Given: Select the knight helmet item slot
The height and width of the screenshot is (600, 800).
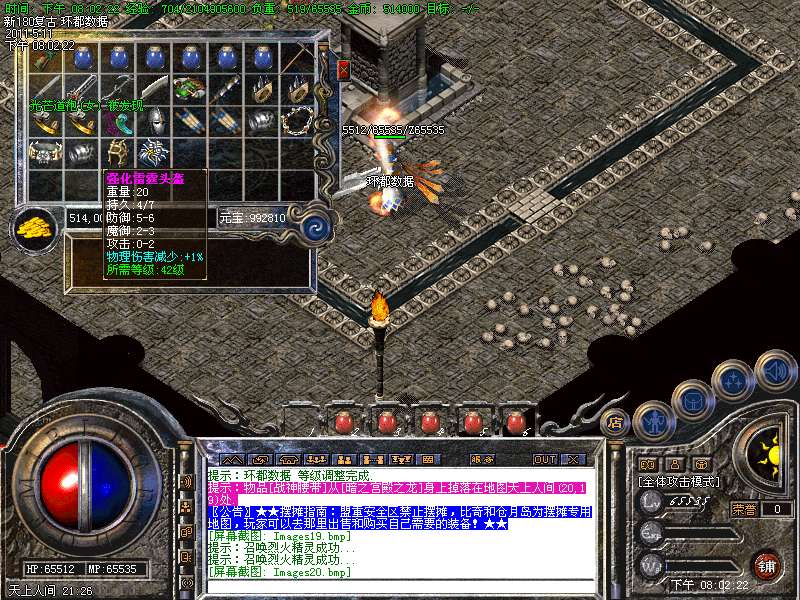Looking at the screenshot, I should [x=157, y=121].
